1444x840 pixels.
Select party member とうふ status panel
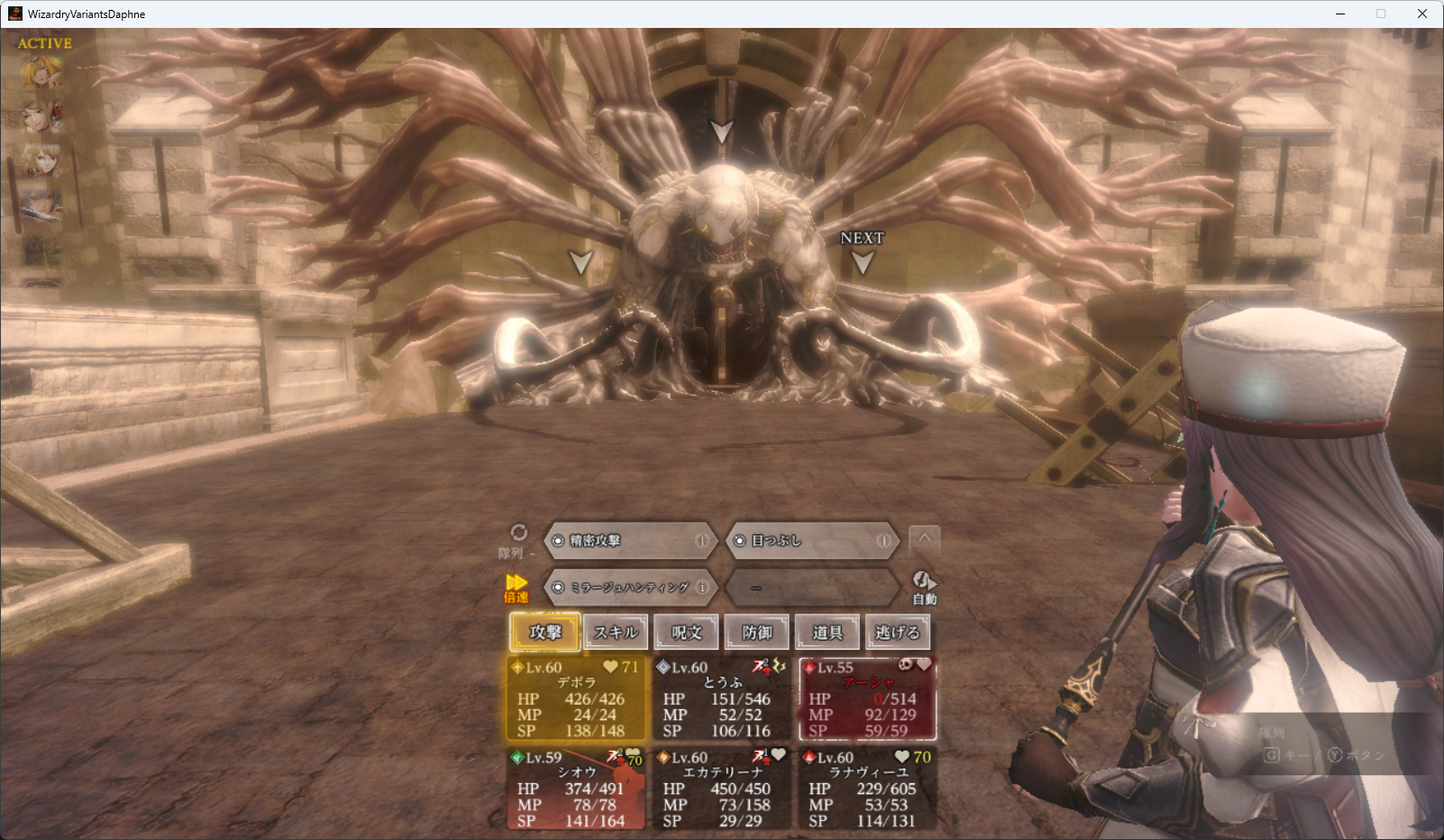click(722, 699)
